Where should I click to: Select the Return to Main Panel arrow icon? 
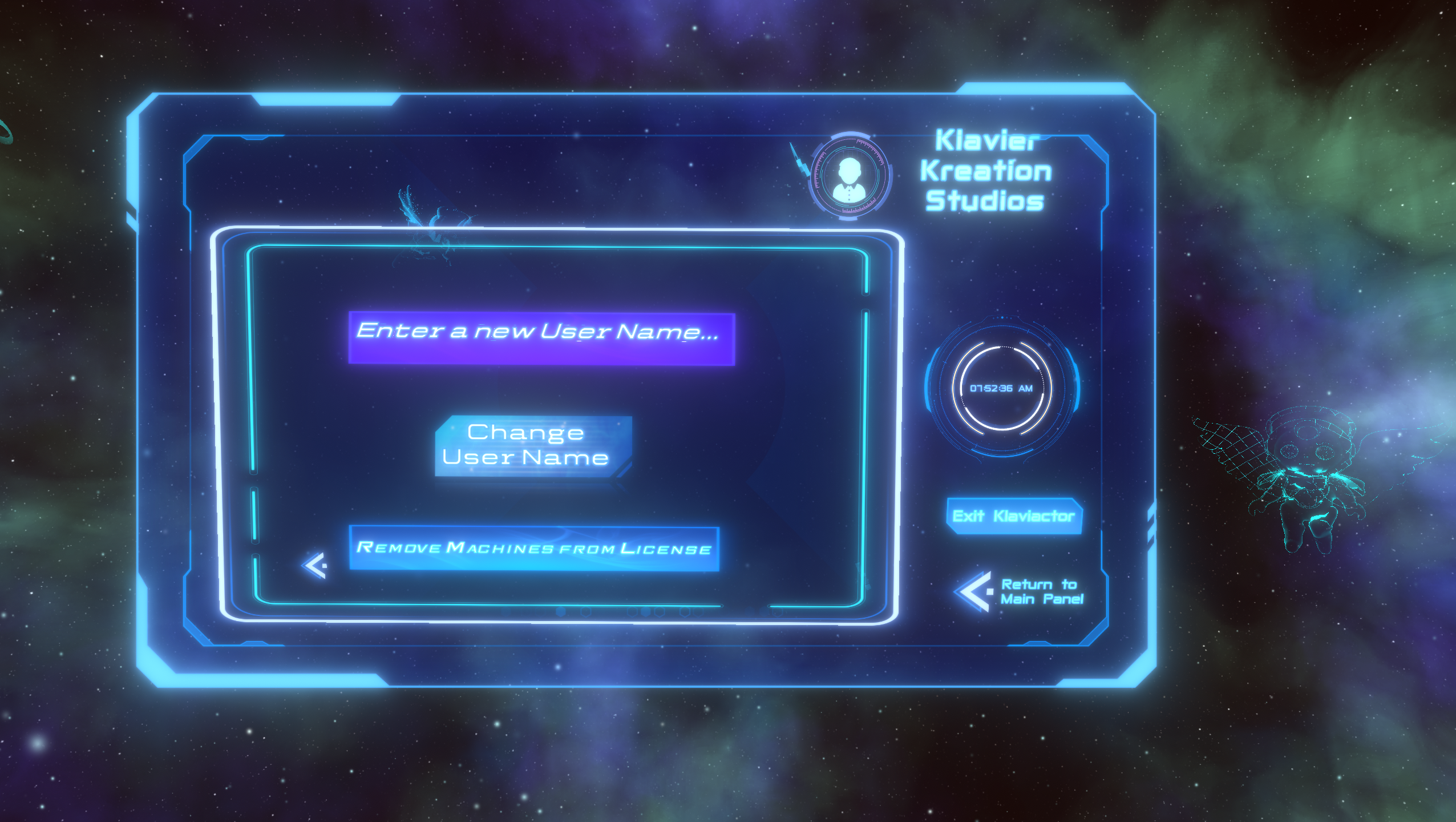coord(972,591)
